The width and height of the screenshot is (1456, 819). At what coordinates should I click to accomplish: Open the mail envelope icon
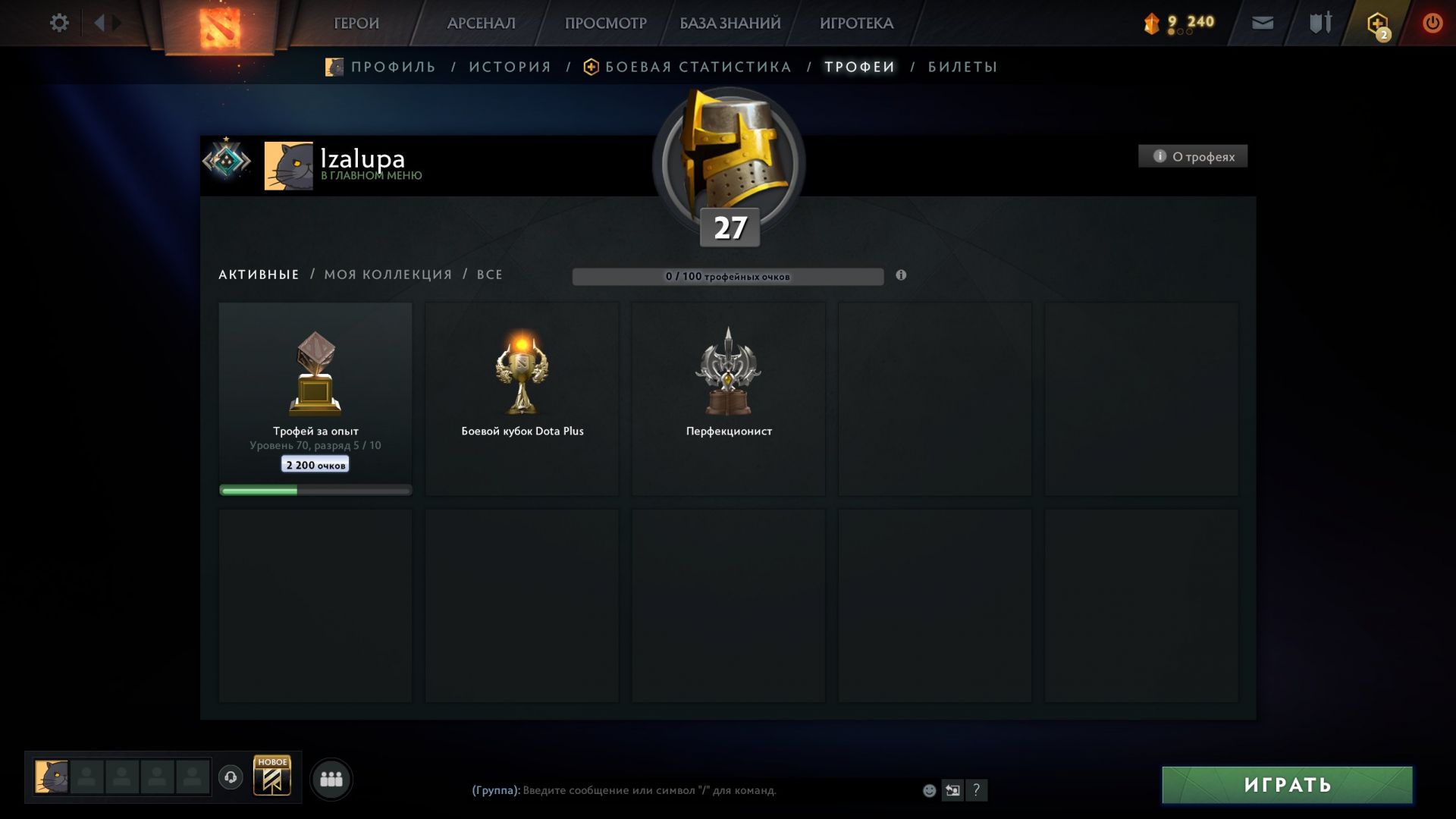pos(1263,23)
